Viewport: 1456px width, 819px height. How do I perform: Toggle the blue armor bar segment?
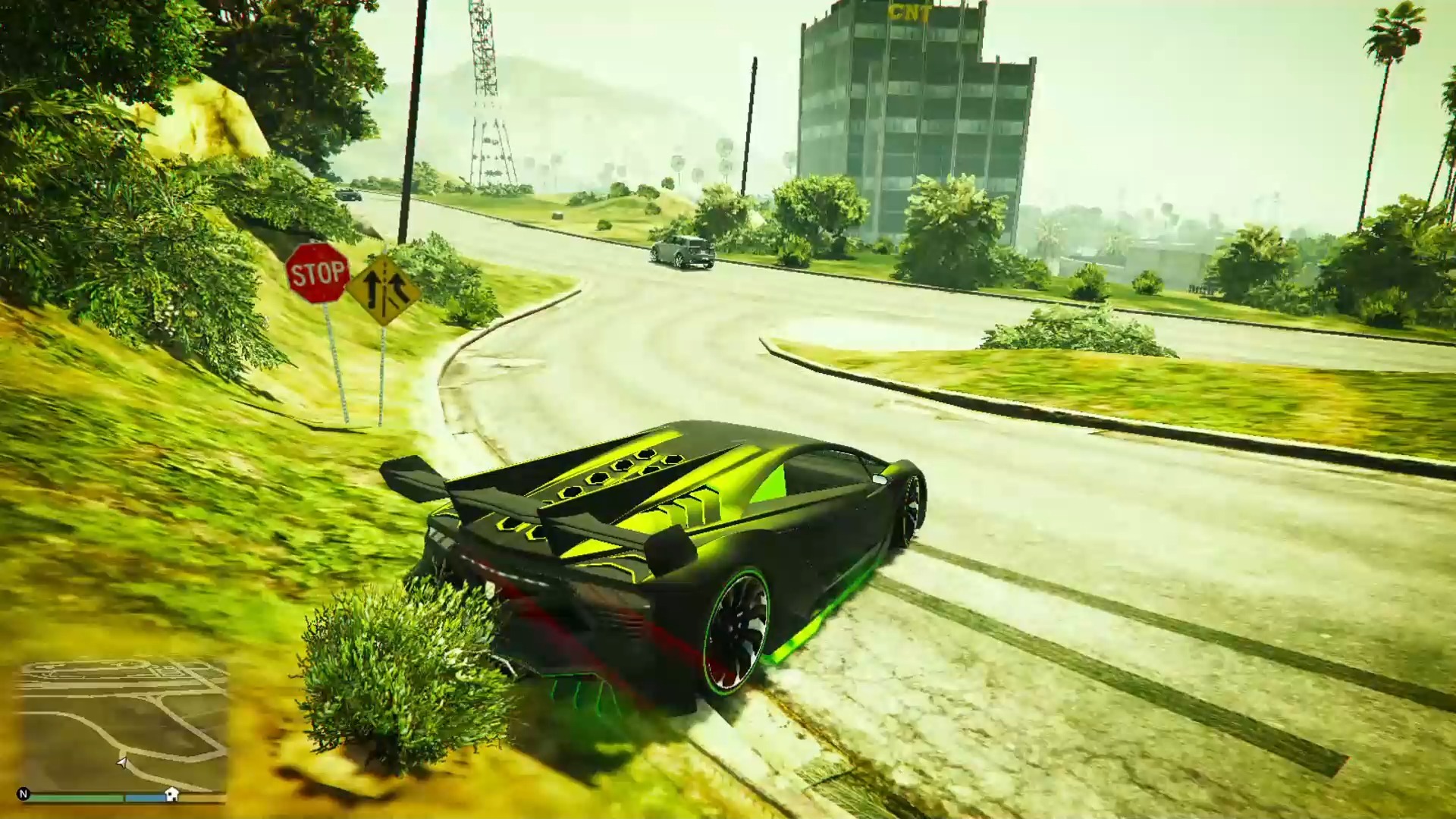pyautogui.click(x=145, y=797)
